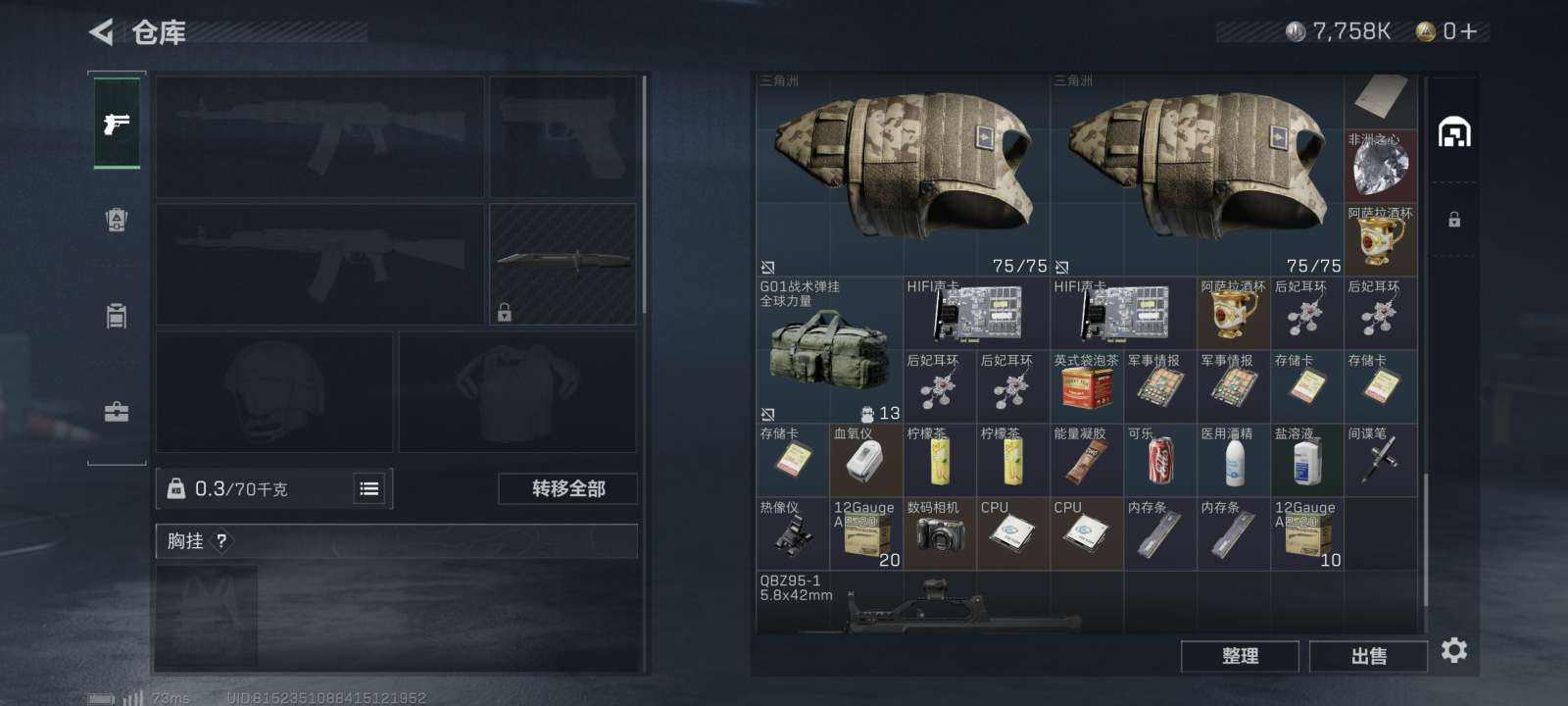Transfer all items with 转移全部
The height and width of the screenshot is (706, 1568).
tap(568, 488)
